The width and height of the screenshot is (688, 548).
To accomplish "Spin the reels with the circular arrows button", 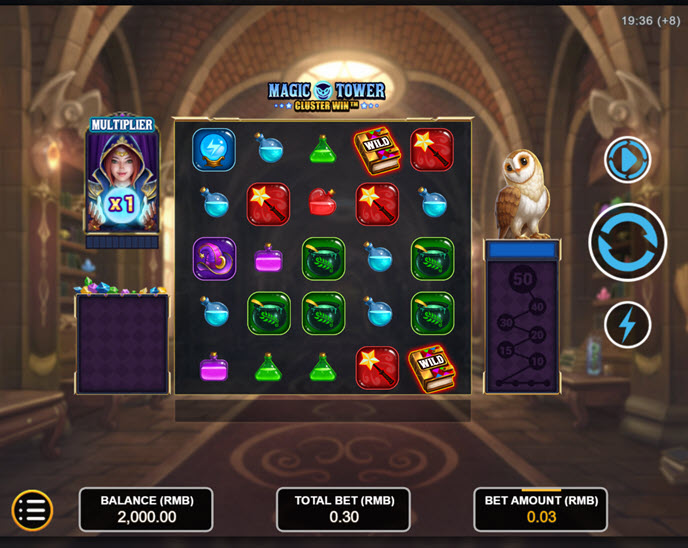I will (x=627, y=242).
